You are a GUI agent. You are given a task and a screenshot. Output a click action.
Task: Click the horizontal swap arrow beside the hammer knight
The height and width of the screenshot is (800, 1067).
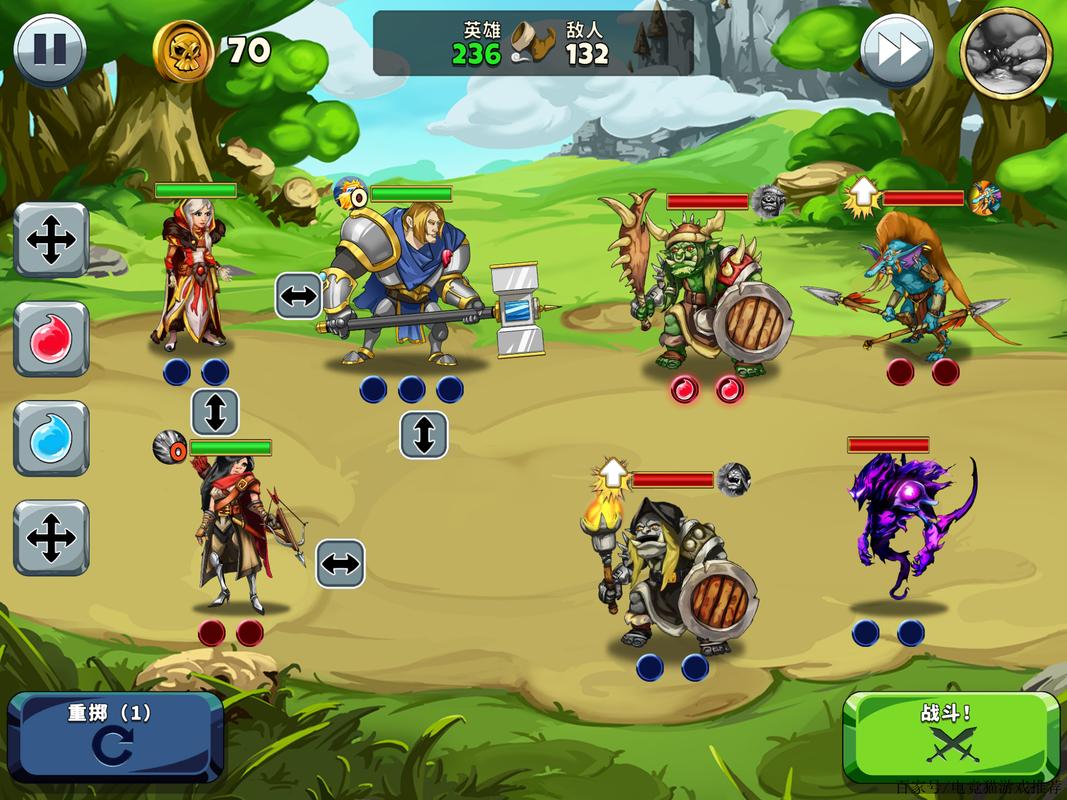point(299,295)
